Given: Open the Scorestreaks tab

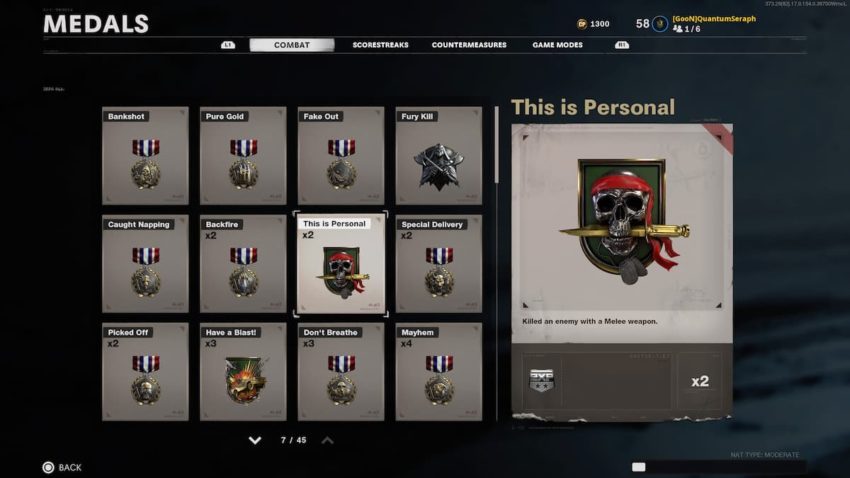Looking at the screenshot, I should click(x=380, y=45).
